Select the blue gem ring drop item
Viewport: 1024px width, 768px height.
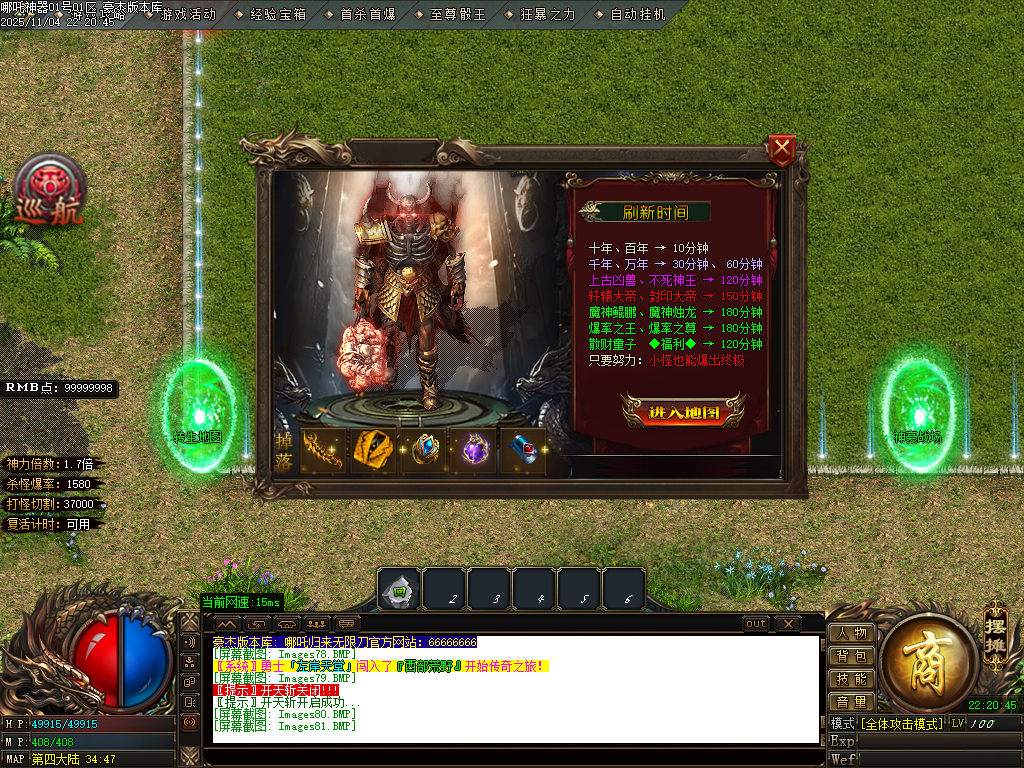pos(425,451)
